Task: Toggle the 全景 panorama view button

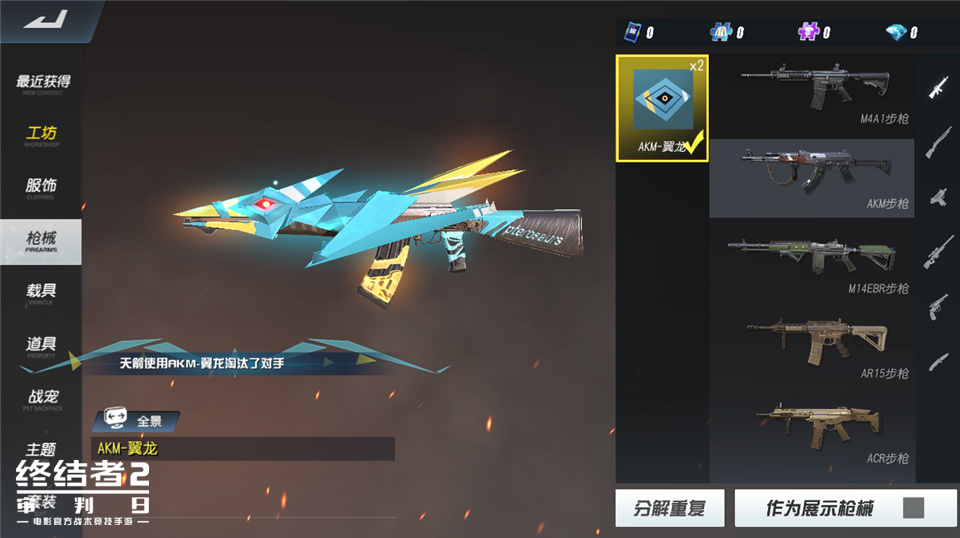Action: [x=136, y=421]
